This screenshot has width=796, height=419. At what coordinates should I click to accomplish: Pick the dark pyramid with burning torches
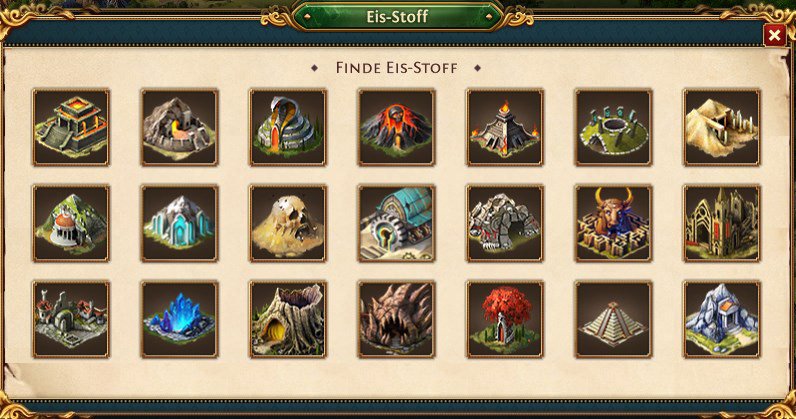tap(504, 127)
